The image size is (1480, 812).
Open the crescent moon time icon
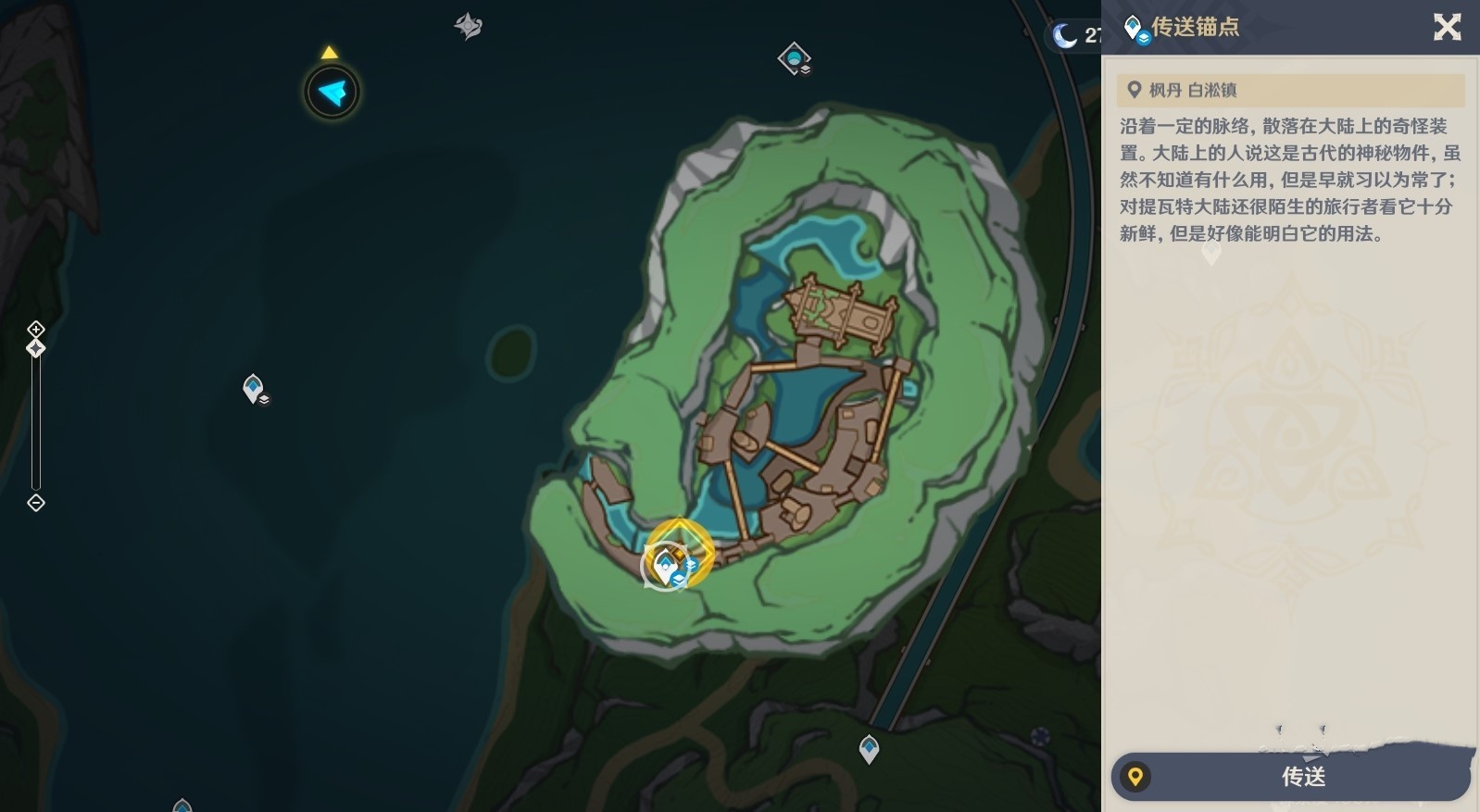(1065, 35)
